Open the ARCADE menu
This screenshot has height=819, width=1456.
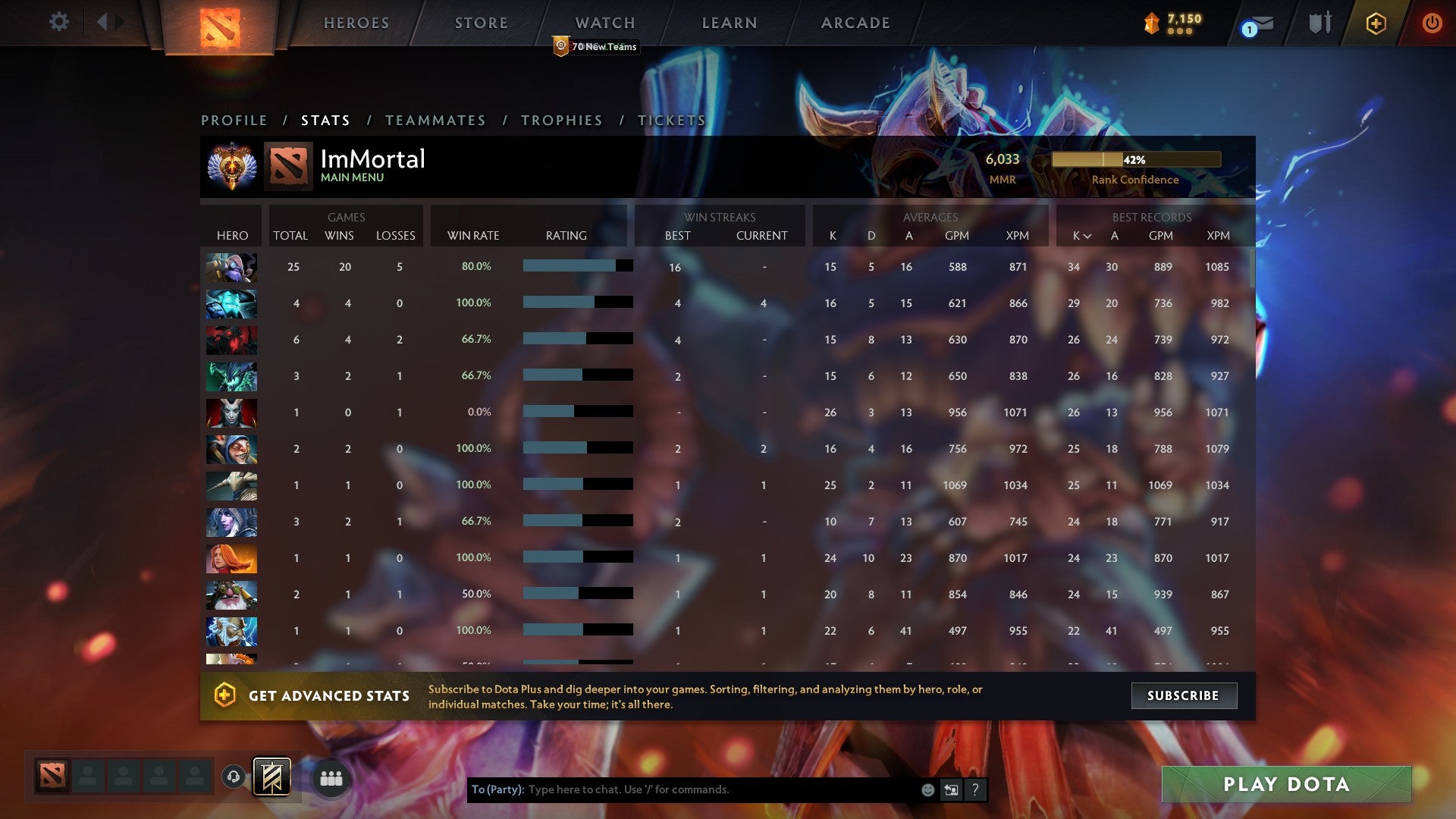pyautogui.click(x=855, y=23)
